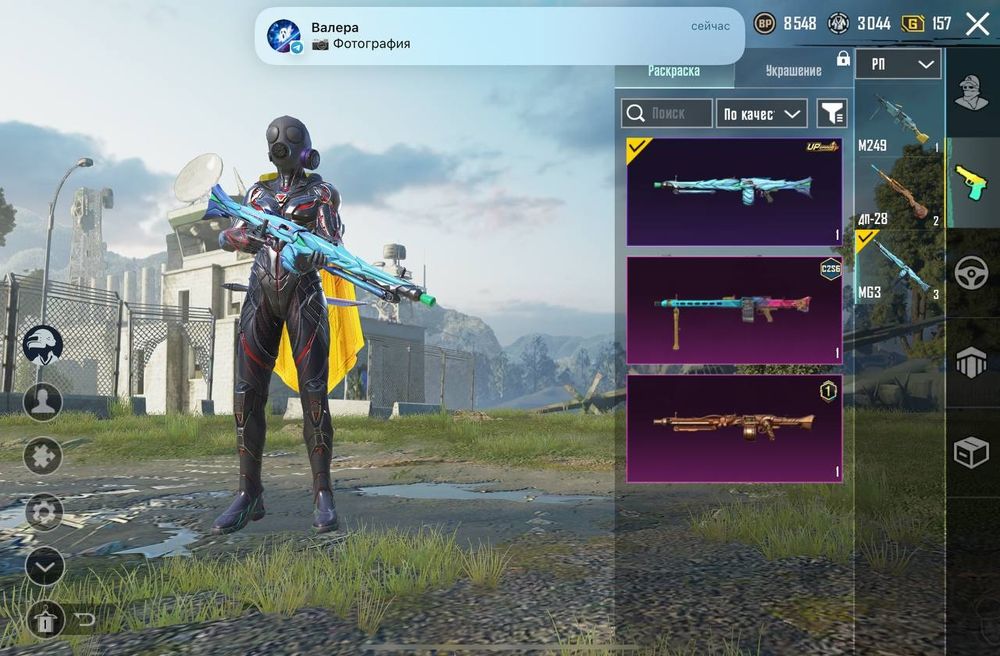This screenshot has height=656, width=1000.
Task: Open the crate box category
Action: coord(971,453)
